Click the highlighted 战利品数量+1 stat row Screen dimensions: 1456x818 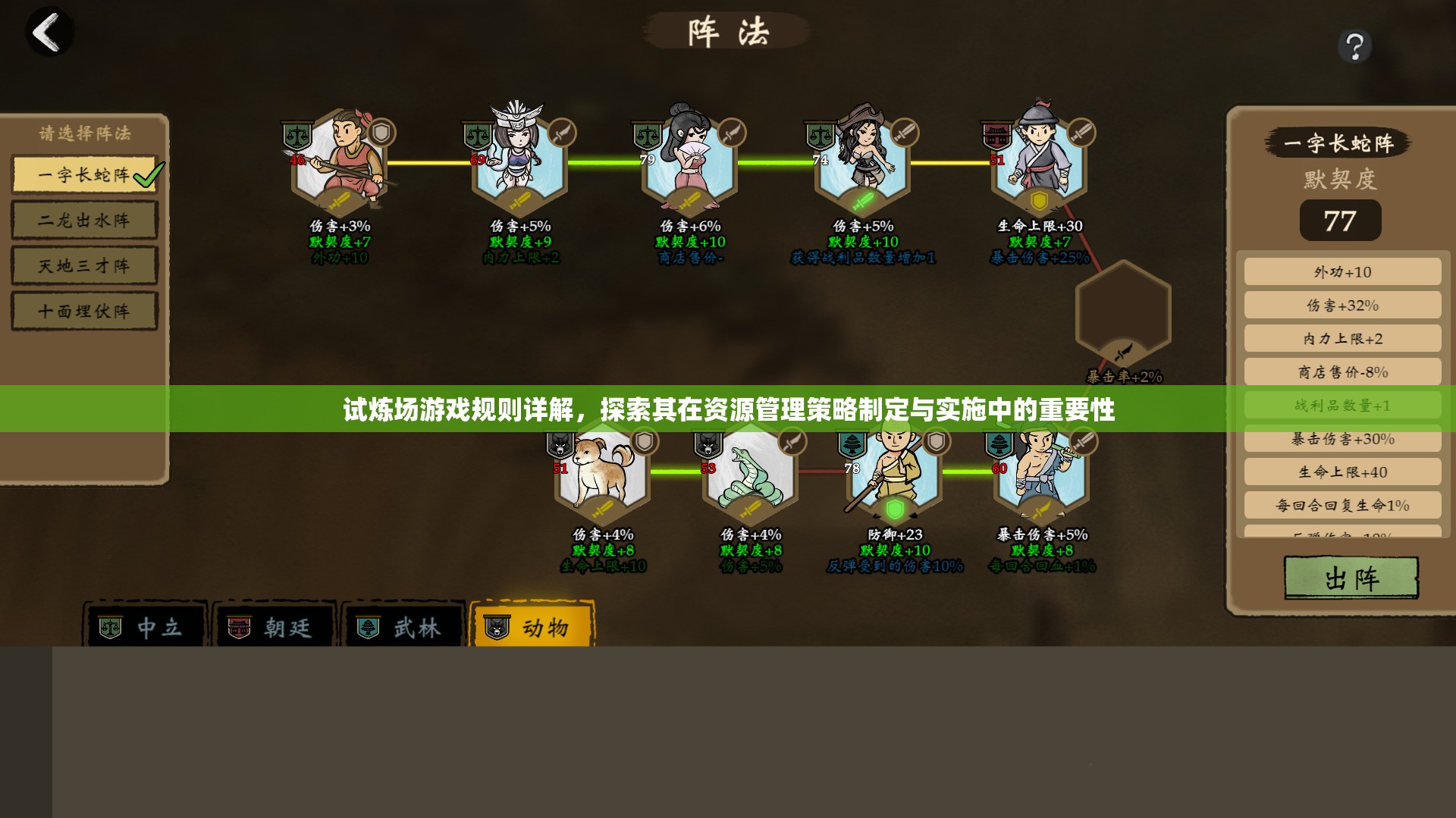tap(1342, 405)
